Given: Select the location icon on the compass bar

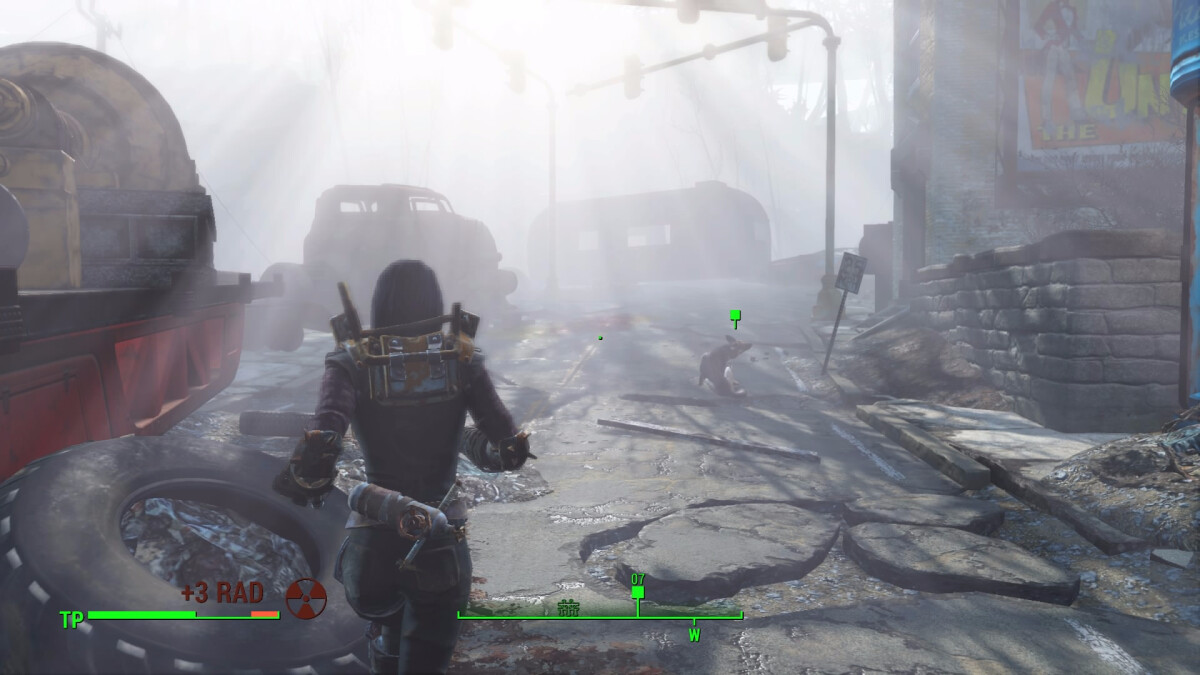Looking at the screenshot, I should 569,606.
